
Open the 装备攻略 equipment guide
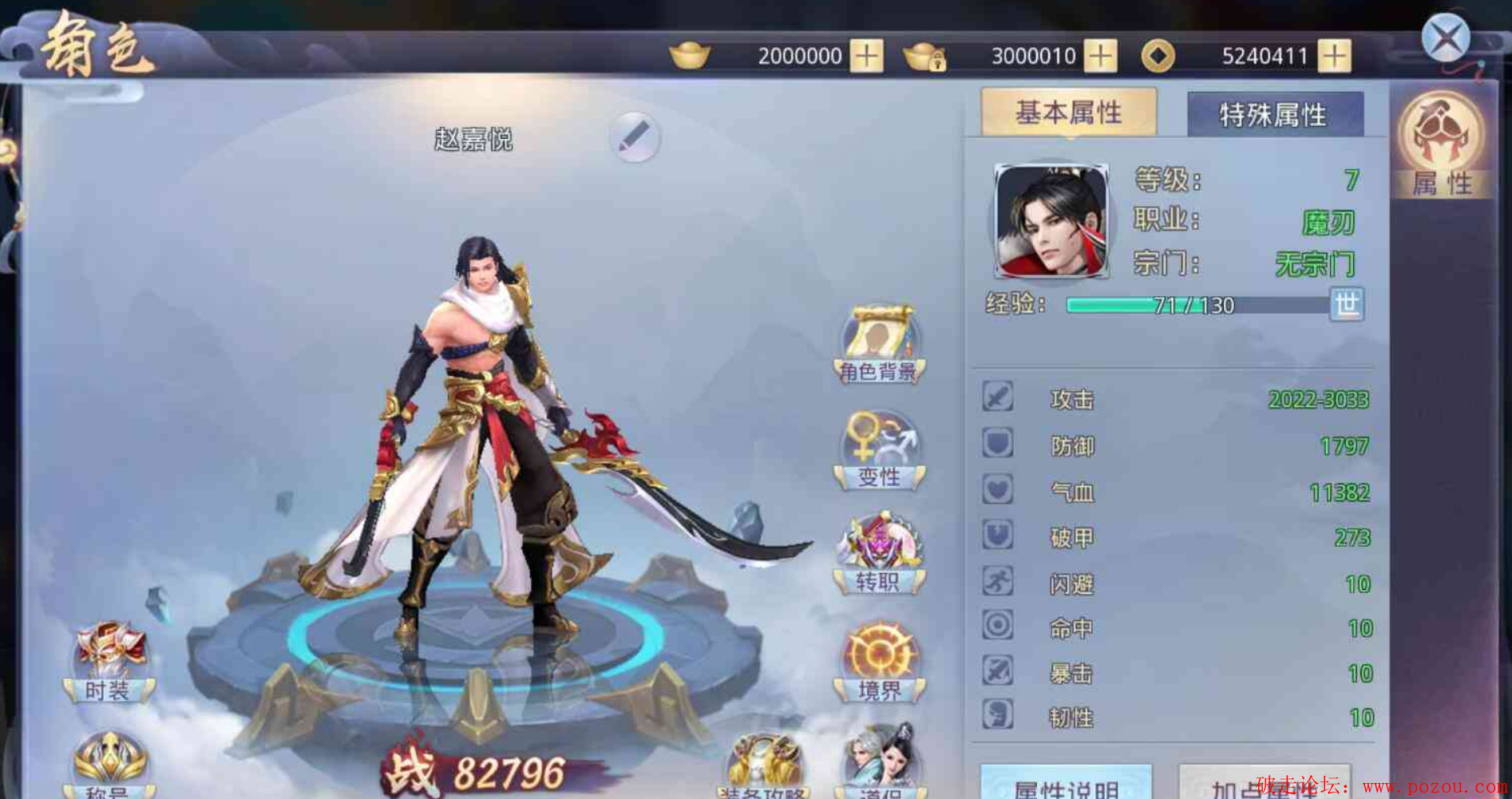point(764,768)
